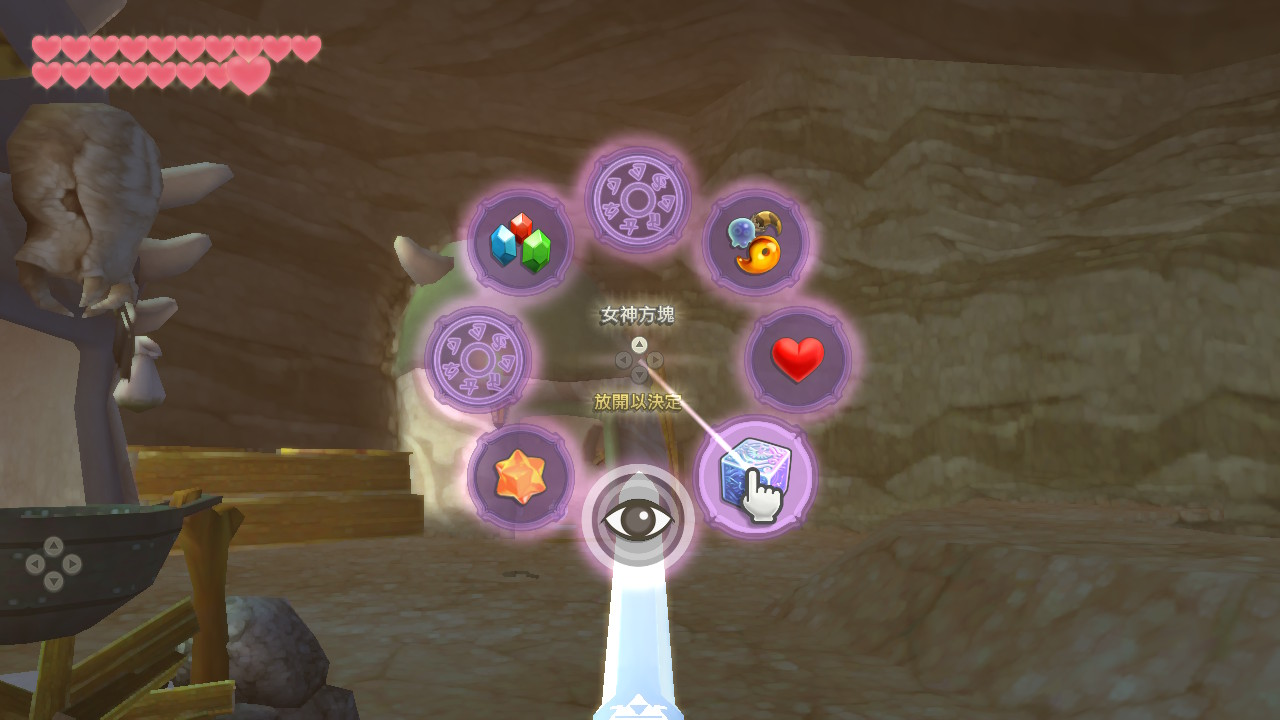Click the left arrow of the center d-pad
Viewport: 1280px width, 720px height.
click(x=624, y=360)
